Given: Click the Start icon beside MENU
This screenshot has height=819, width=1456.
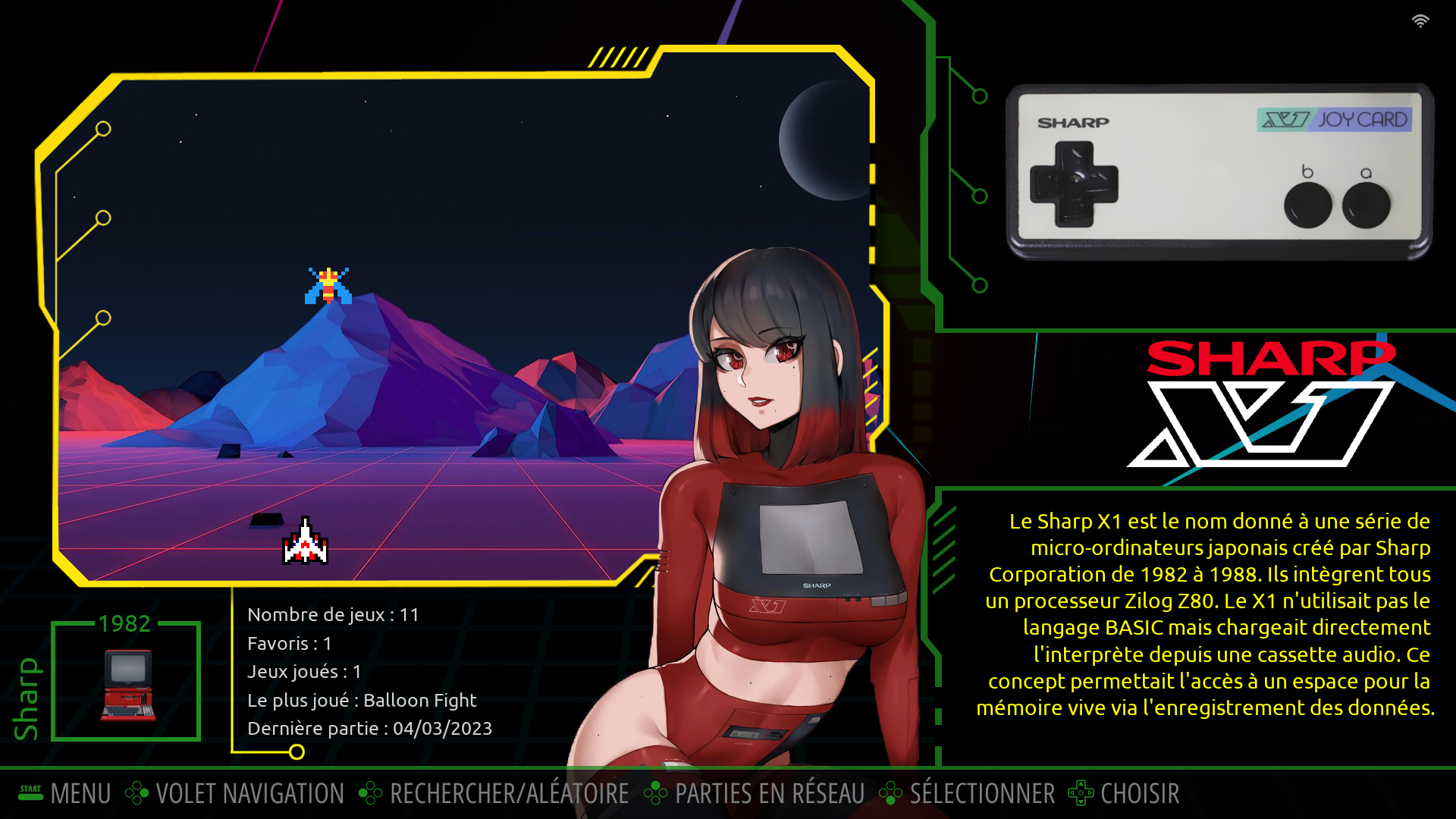Looking at the screenshot, I should pyautogui.click(x=29, y=793).
